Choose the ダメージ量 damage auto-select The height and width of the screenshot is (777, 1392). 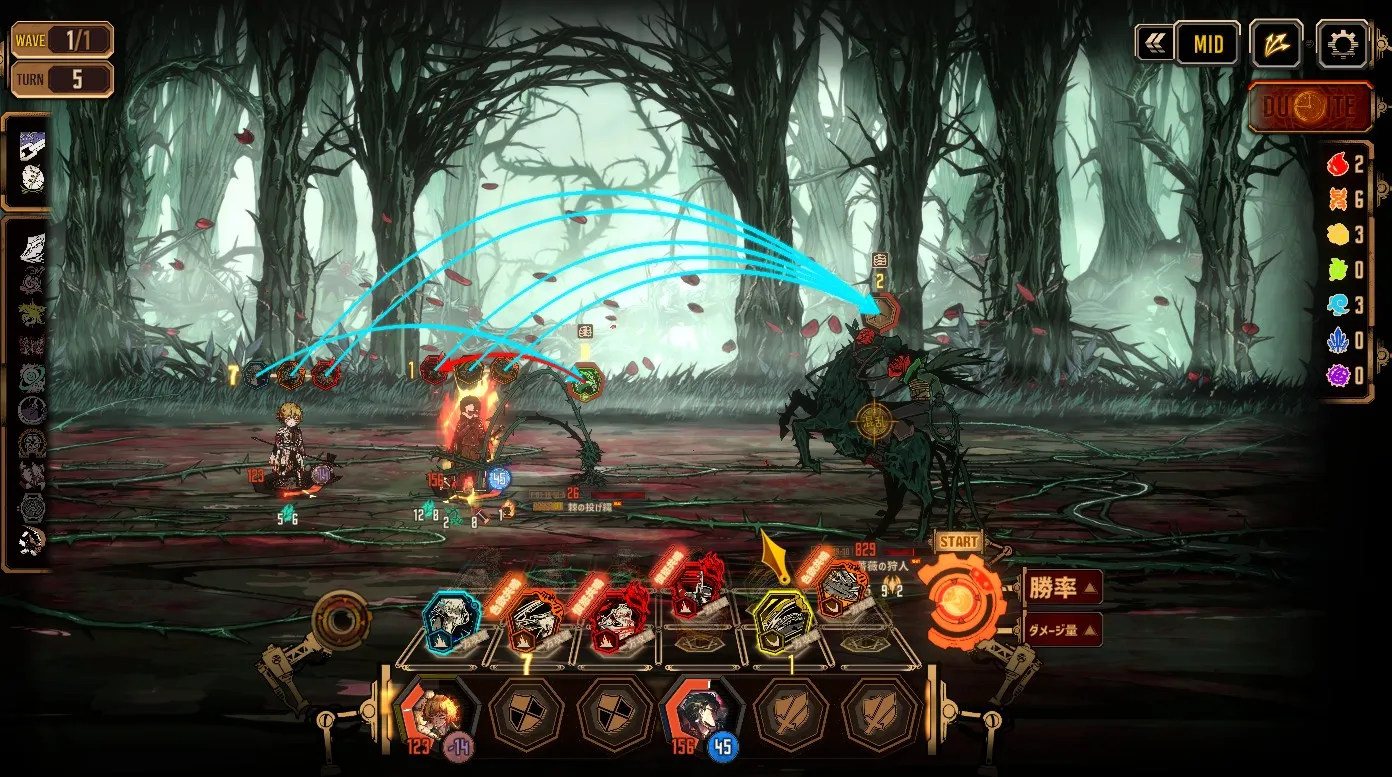(x=1063, y=630)
